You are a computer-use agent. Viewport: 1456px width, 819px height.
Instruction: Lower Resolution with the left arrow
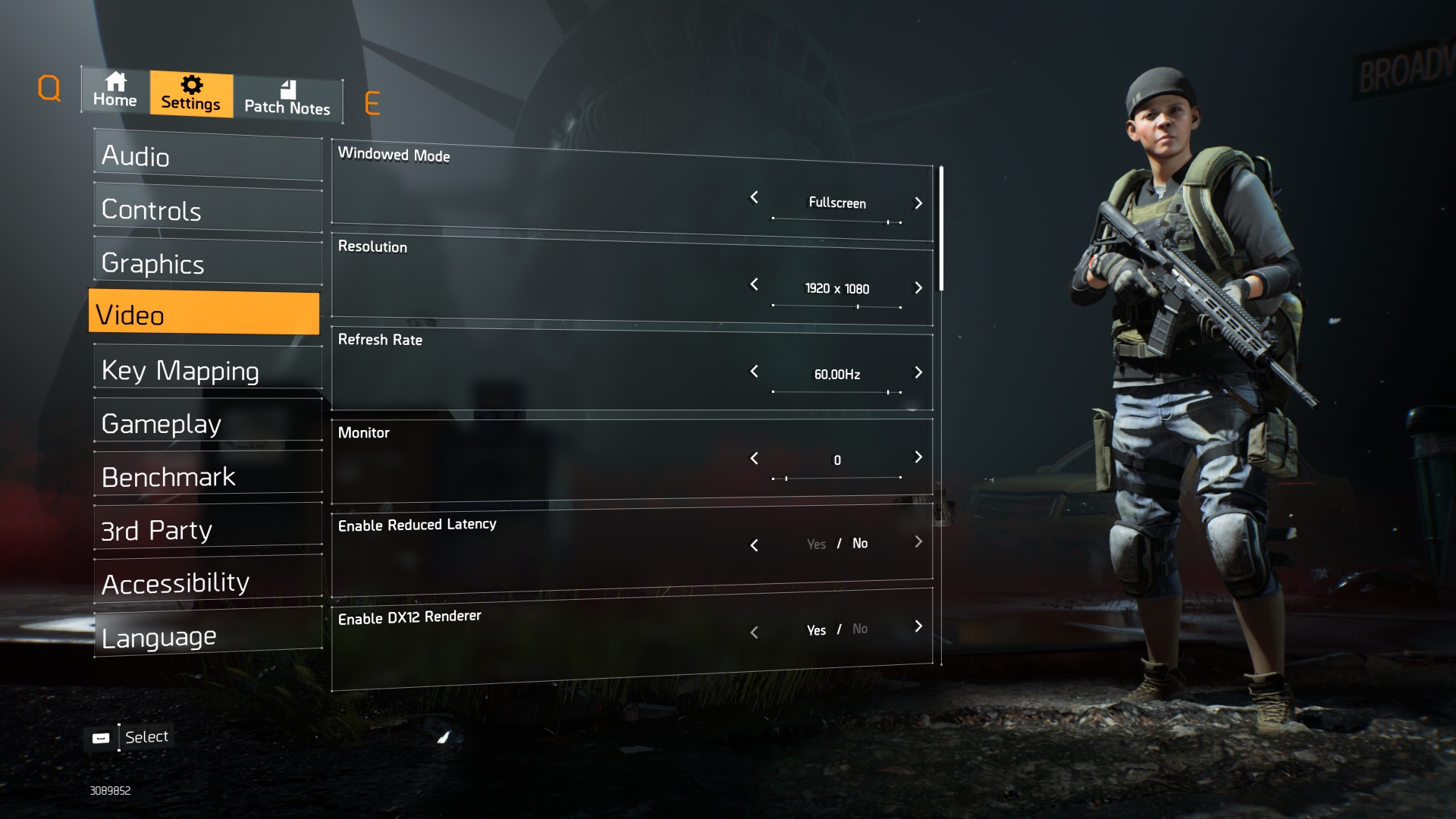pyautogui.click(x=754, y=284)
